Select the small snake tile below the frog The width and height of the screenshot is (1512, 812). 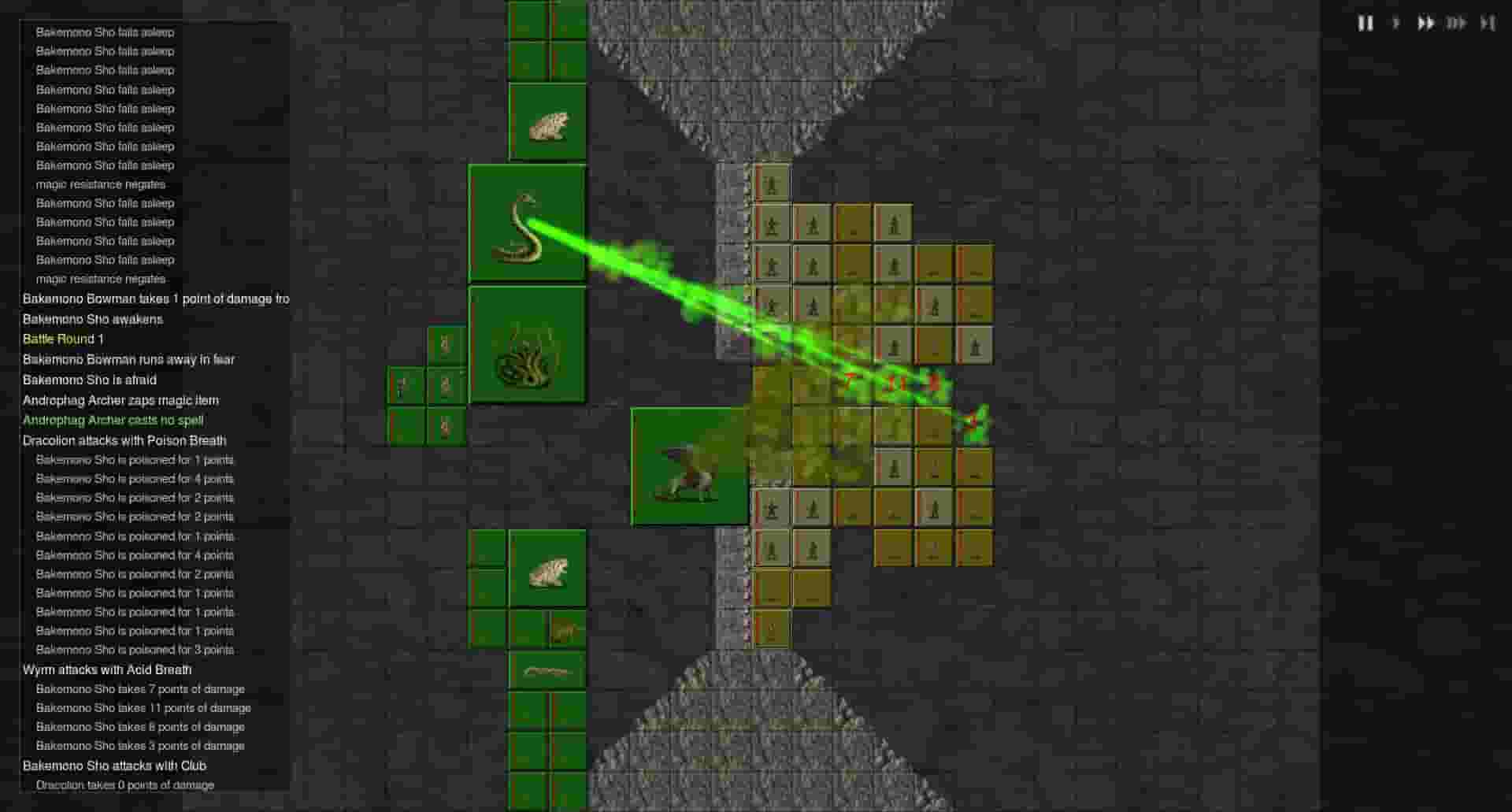point(564,630)
